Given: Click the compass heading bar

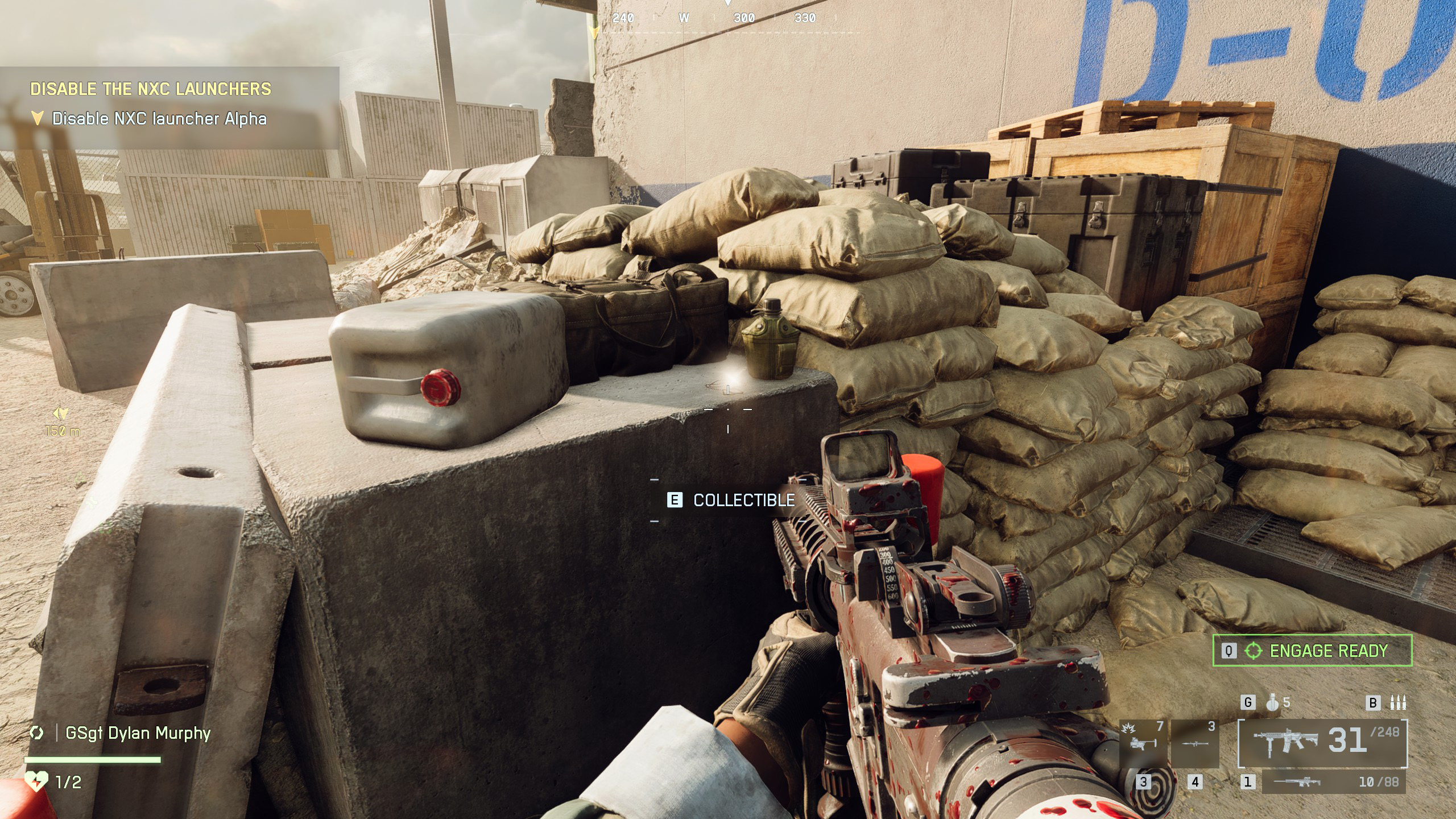Looking at the screenshot, I should click(x=727, y=18).
